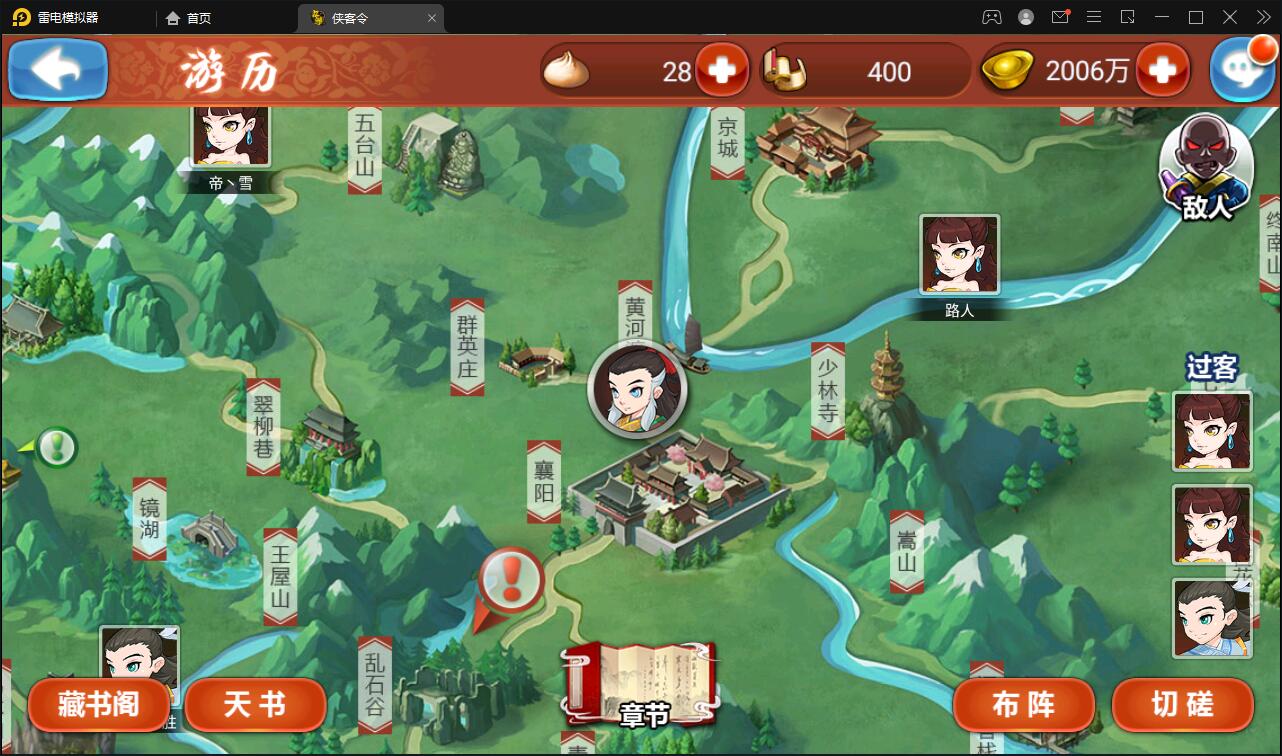Start a 切磋 sparring match
The width and height of the screenshot is (1282, 756).
tap(1182, 705)
